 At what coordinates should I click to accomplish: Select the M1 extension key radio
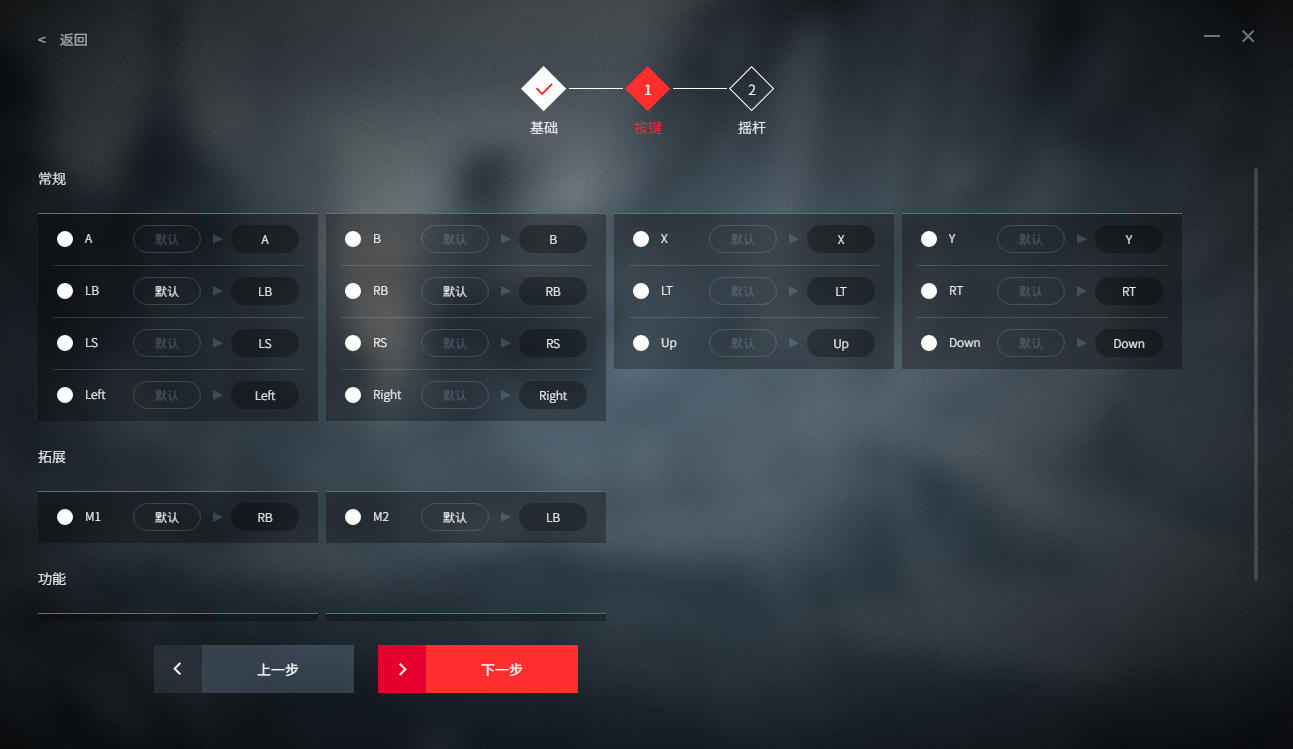point(65,517)
